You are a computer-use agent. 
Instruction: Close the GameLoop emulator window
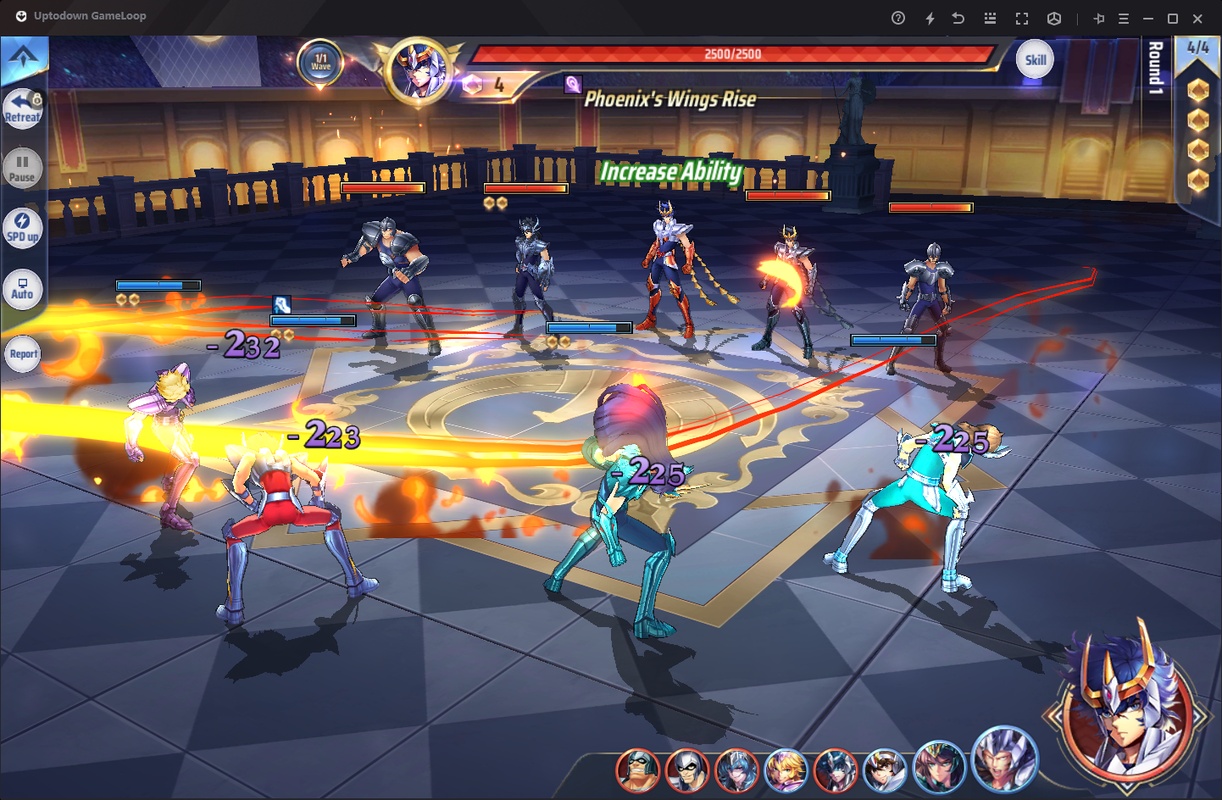pos(1200,18)
